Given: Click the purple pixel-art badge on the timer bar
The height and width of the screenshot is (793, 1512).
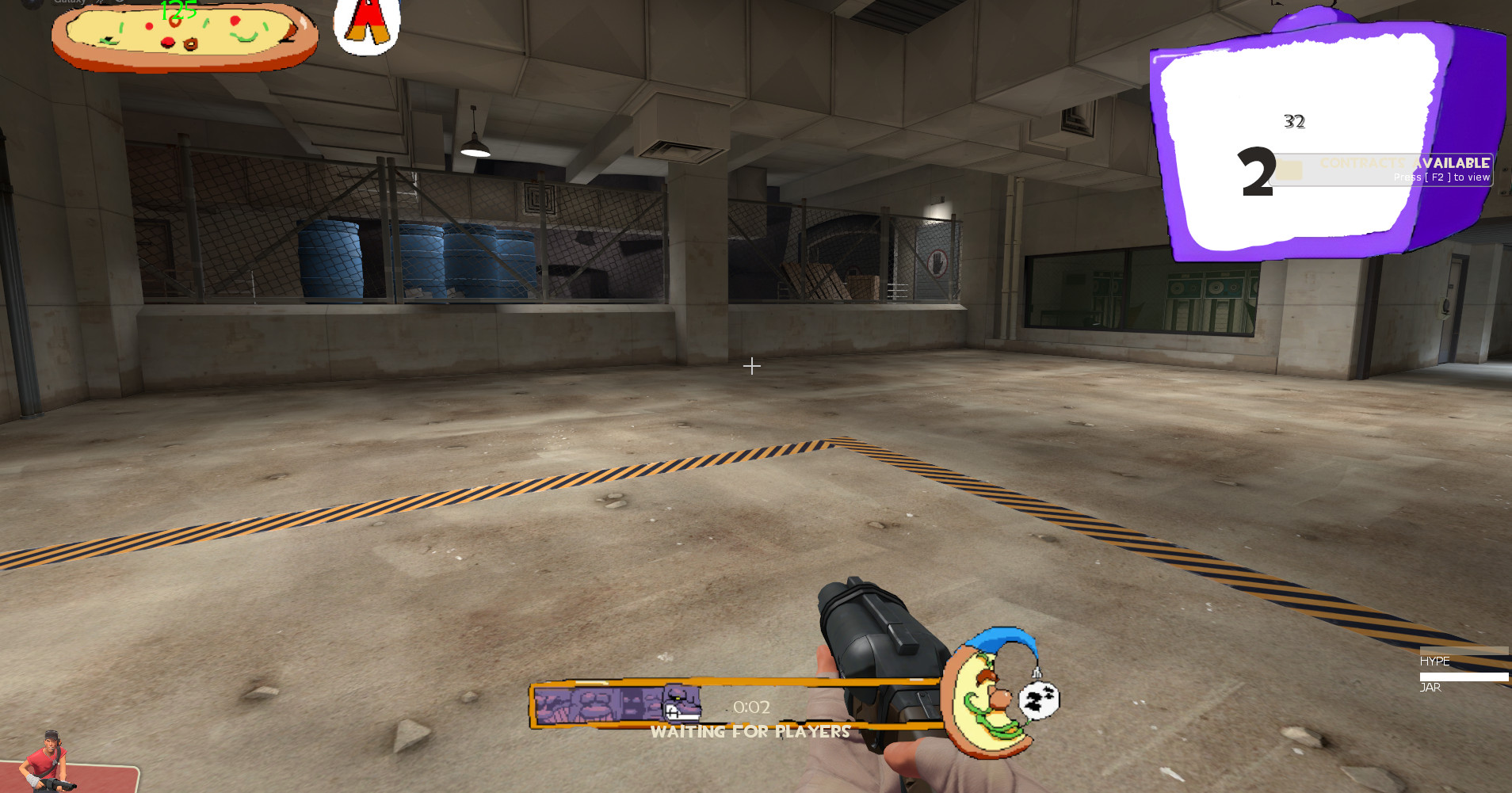Looking at the screenshot, I should 618,702.
